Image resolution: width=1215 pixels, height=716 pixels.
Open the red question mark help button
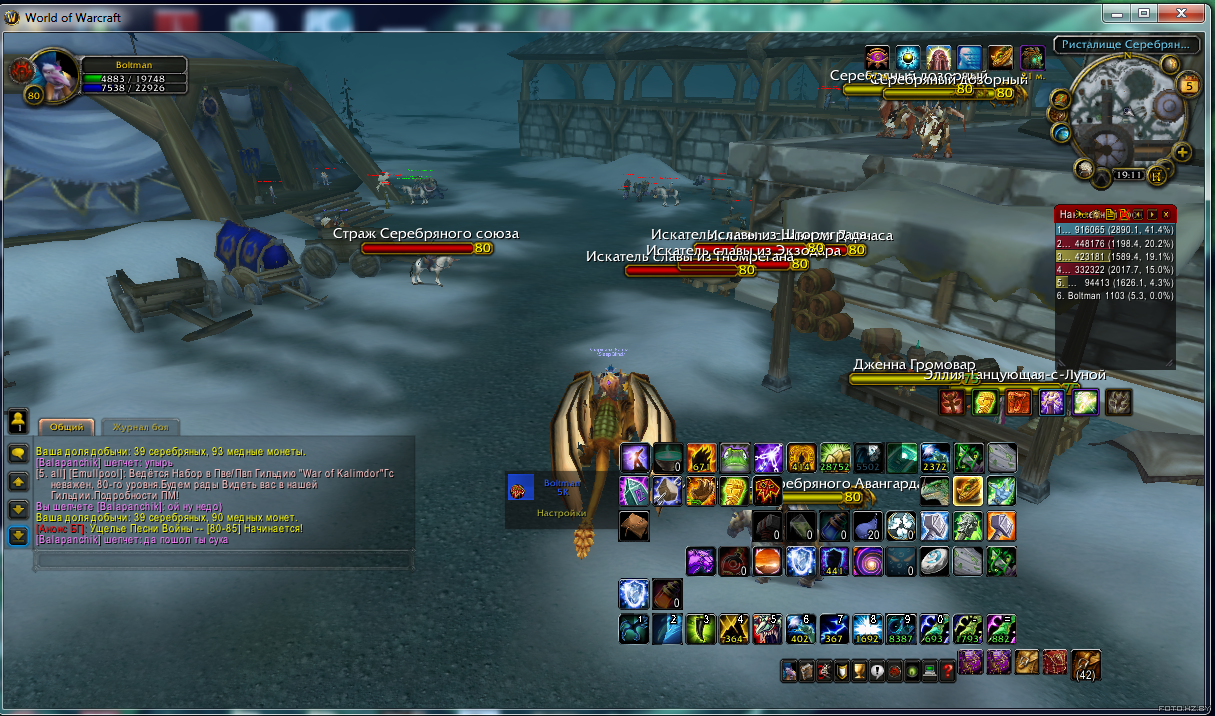pos(948,672)
